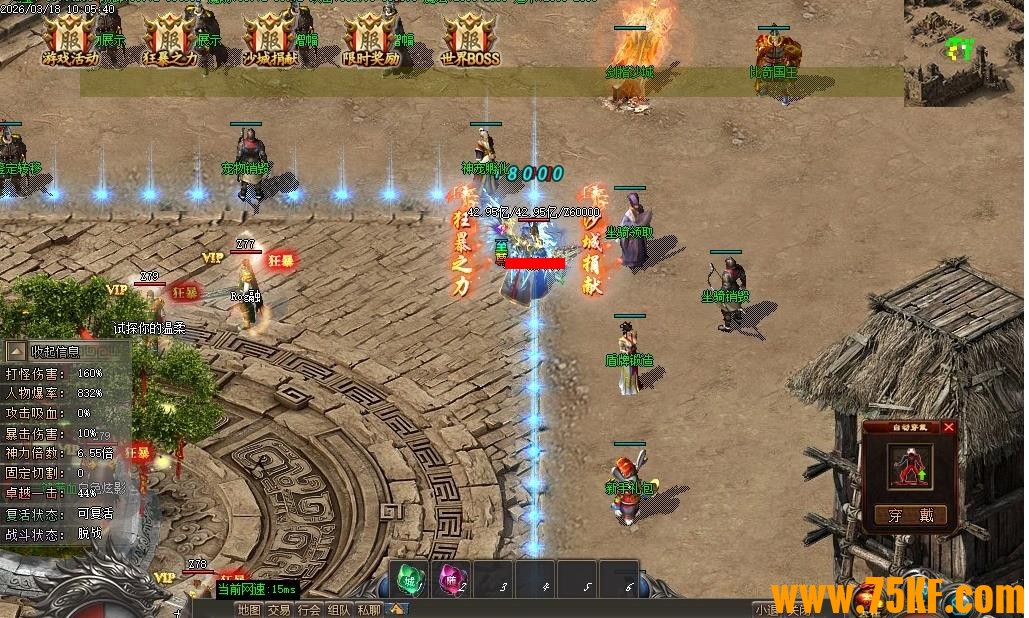The height and width of the screenshot is (618, 1029).
Task: Open the 沙城捐献 top menu icon
Action: [270, 38]
